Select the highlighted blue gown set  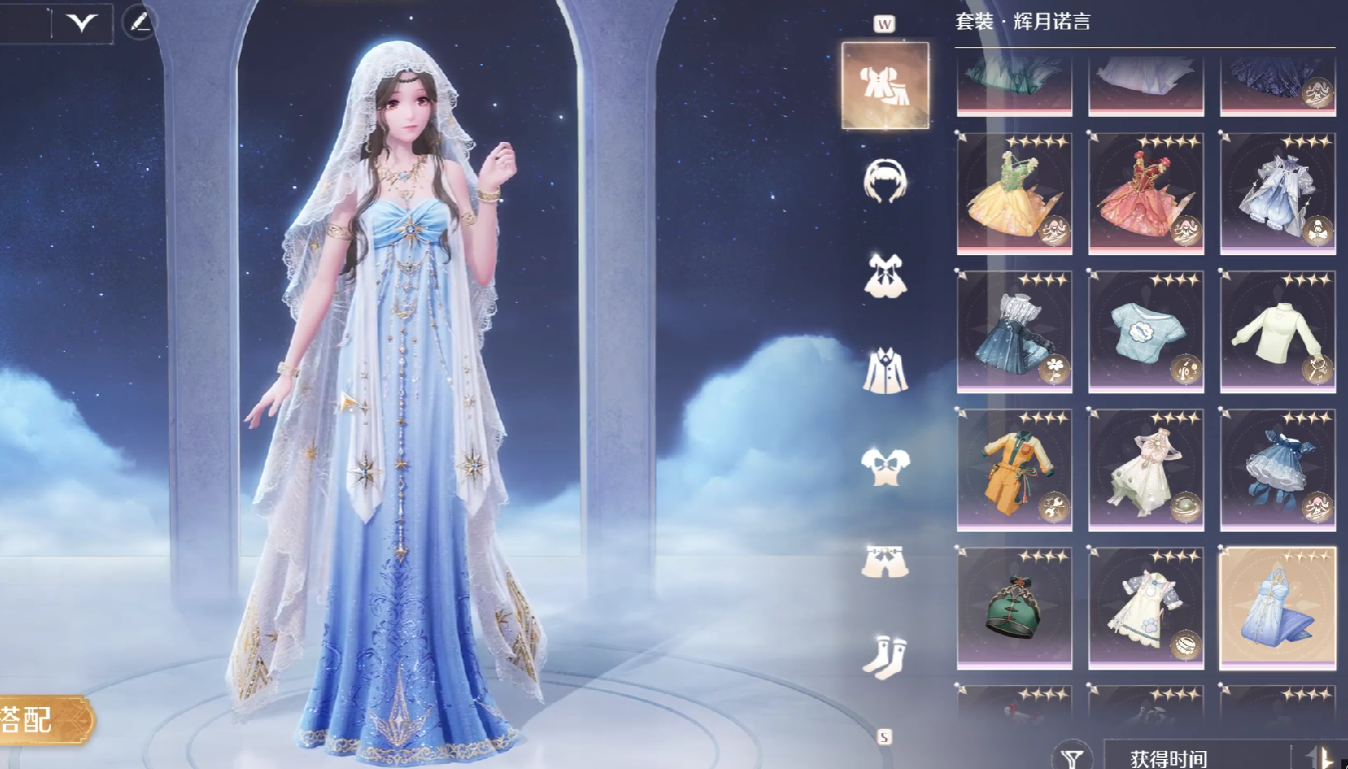tap(1278, 608)
